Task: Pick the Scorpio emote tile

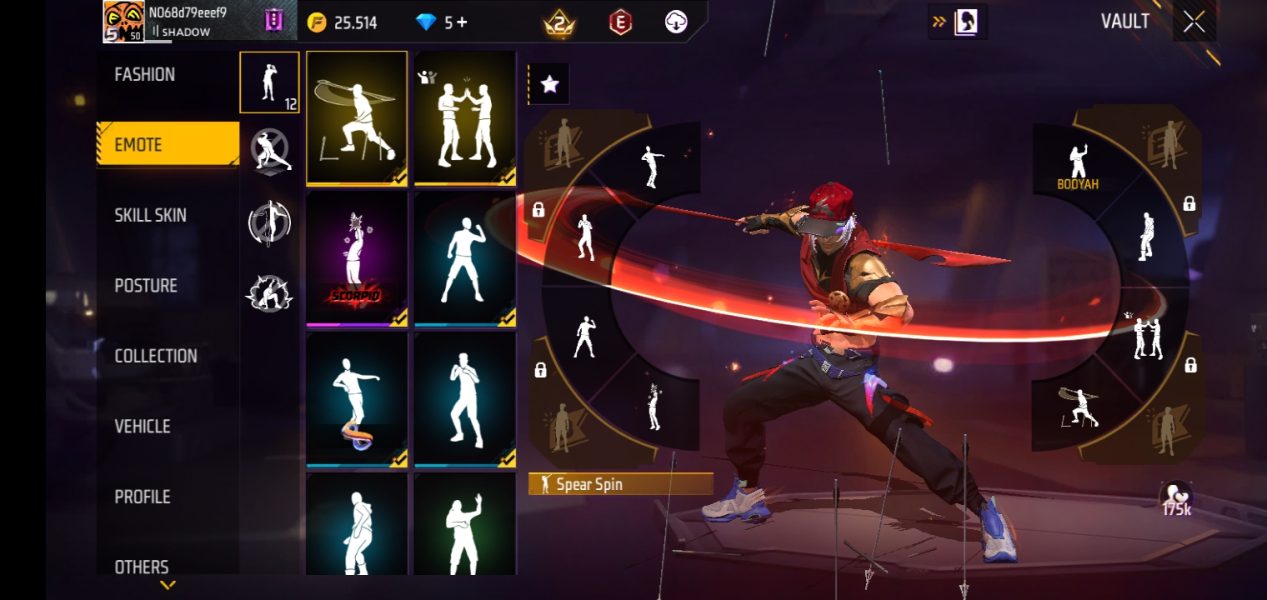Action: click(x=357, y=259)
